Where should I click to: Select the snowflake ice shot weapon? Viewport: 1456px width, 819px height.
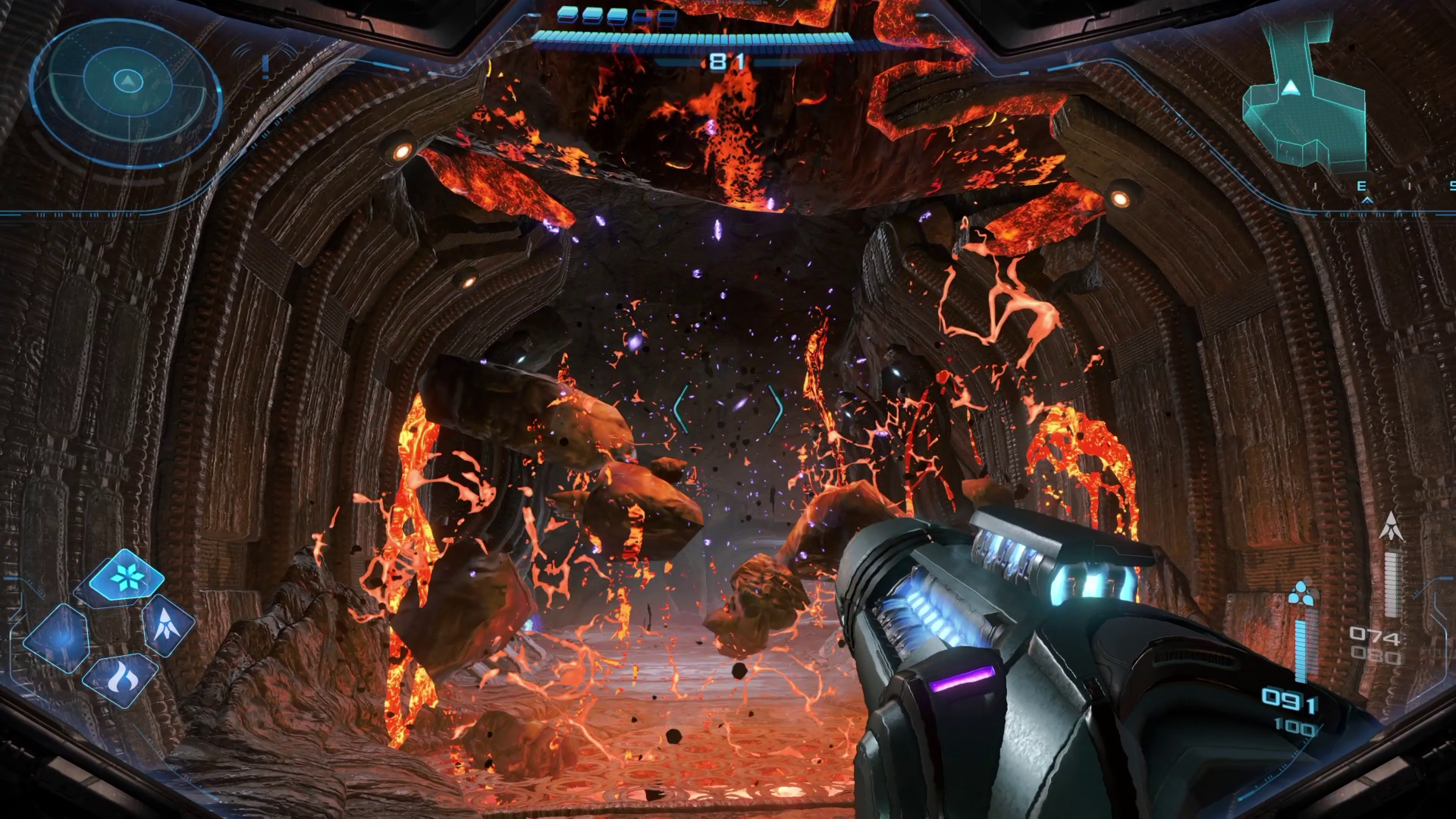(x=126, y=578)
